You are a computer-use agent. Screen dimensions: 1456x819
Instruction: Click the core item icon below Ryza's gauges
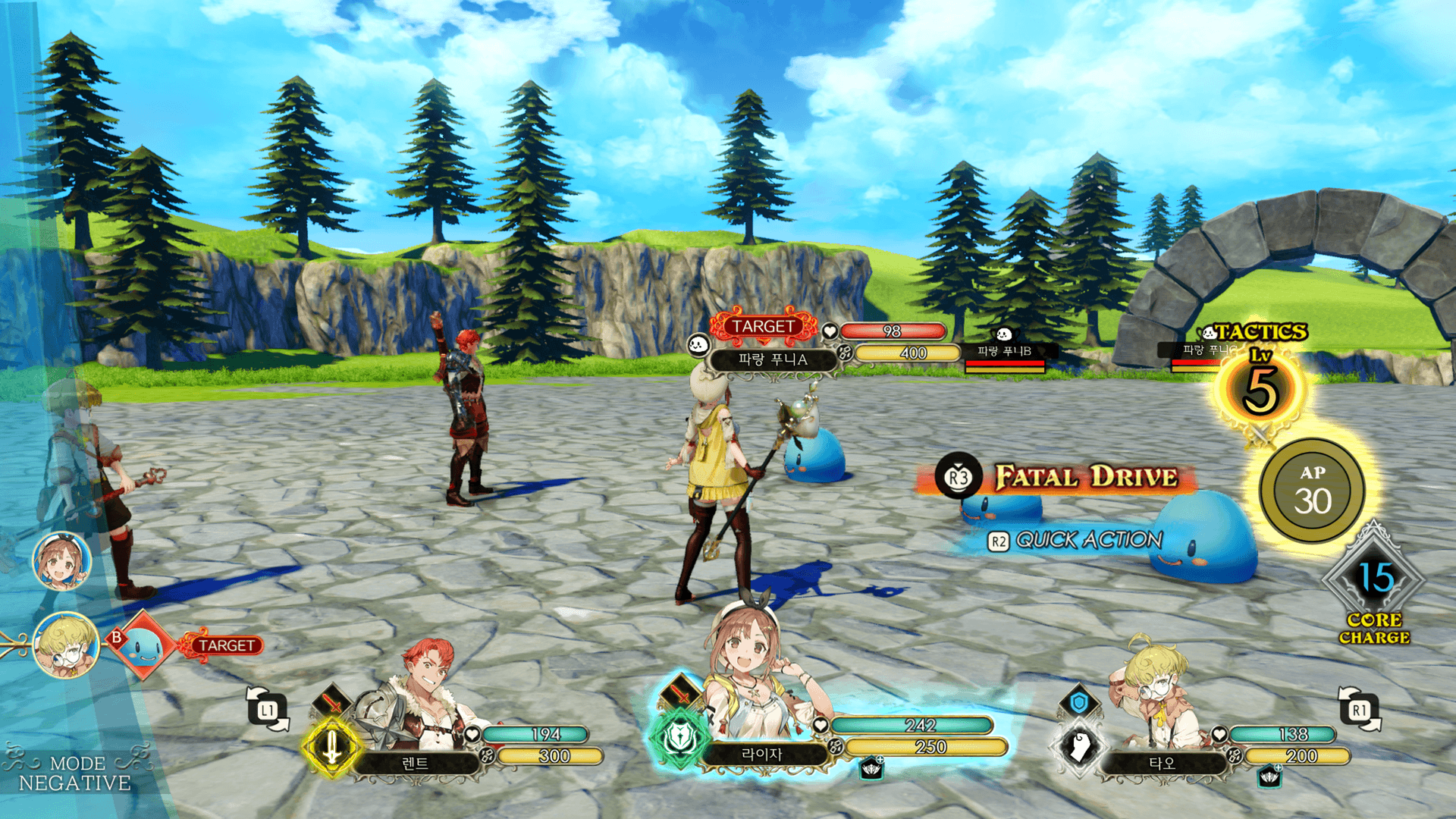(872, 769)
